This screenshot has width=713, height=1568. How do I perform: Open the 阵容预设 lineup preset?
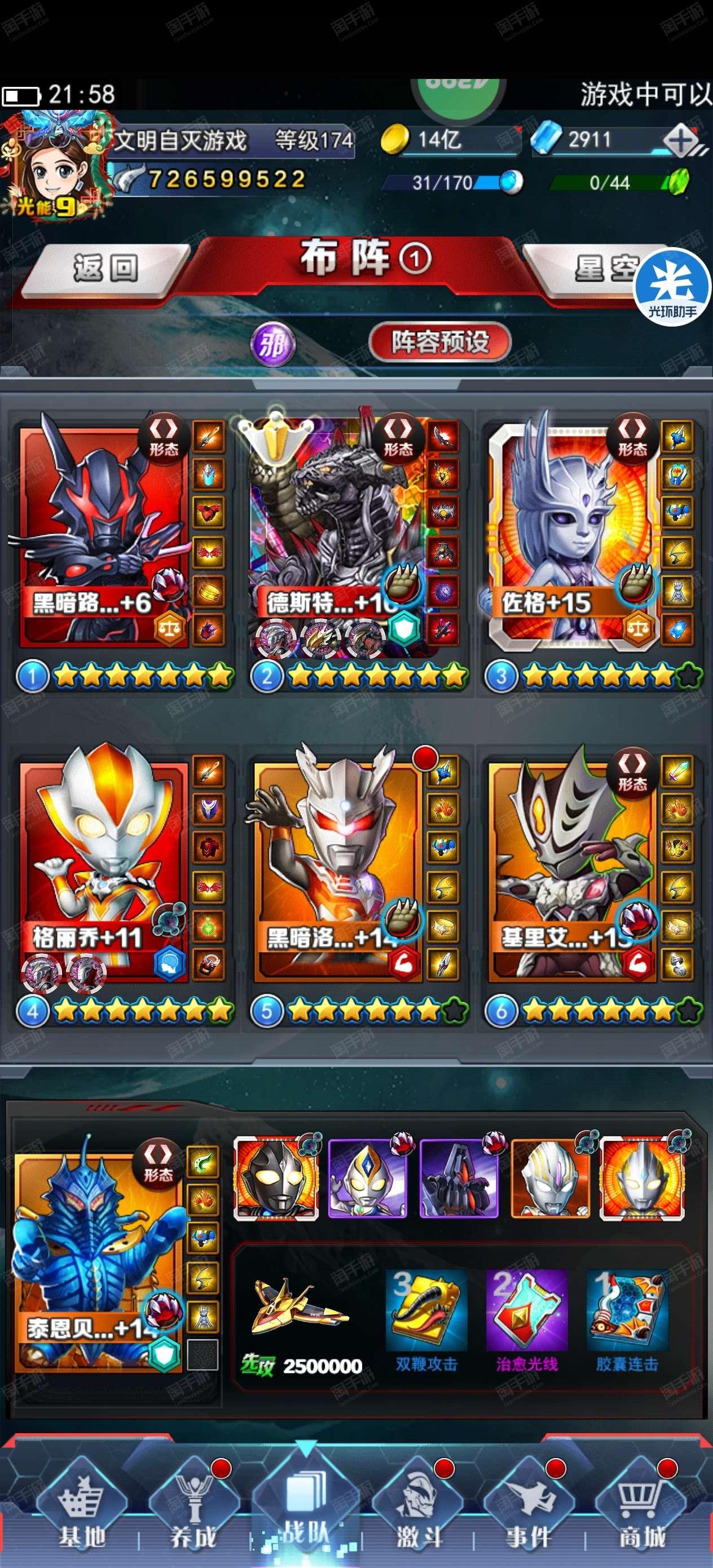pos(439,342)
